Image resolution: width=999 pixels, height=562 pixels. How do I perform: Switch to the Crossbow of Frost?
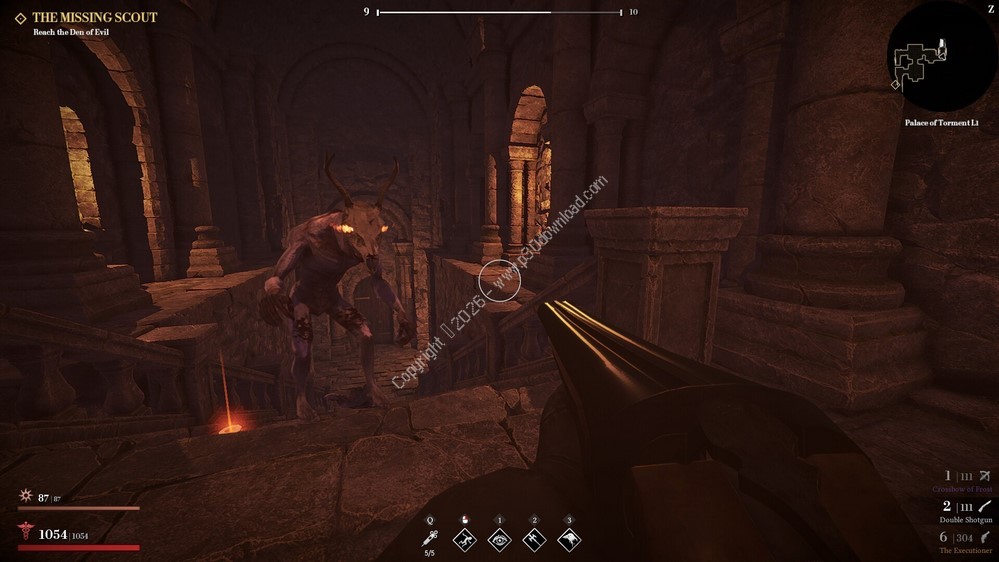click(x=962, y=481)
